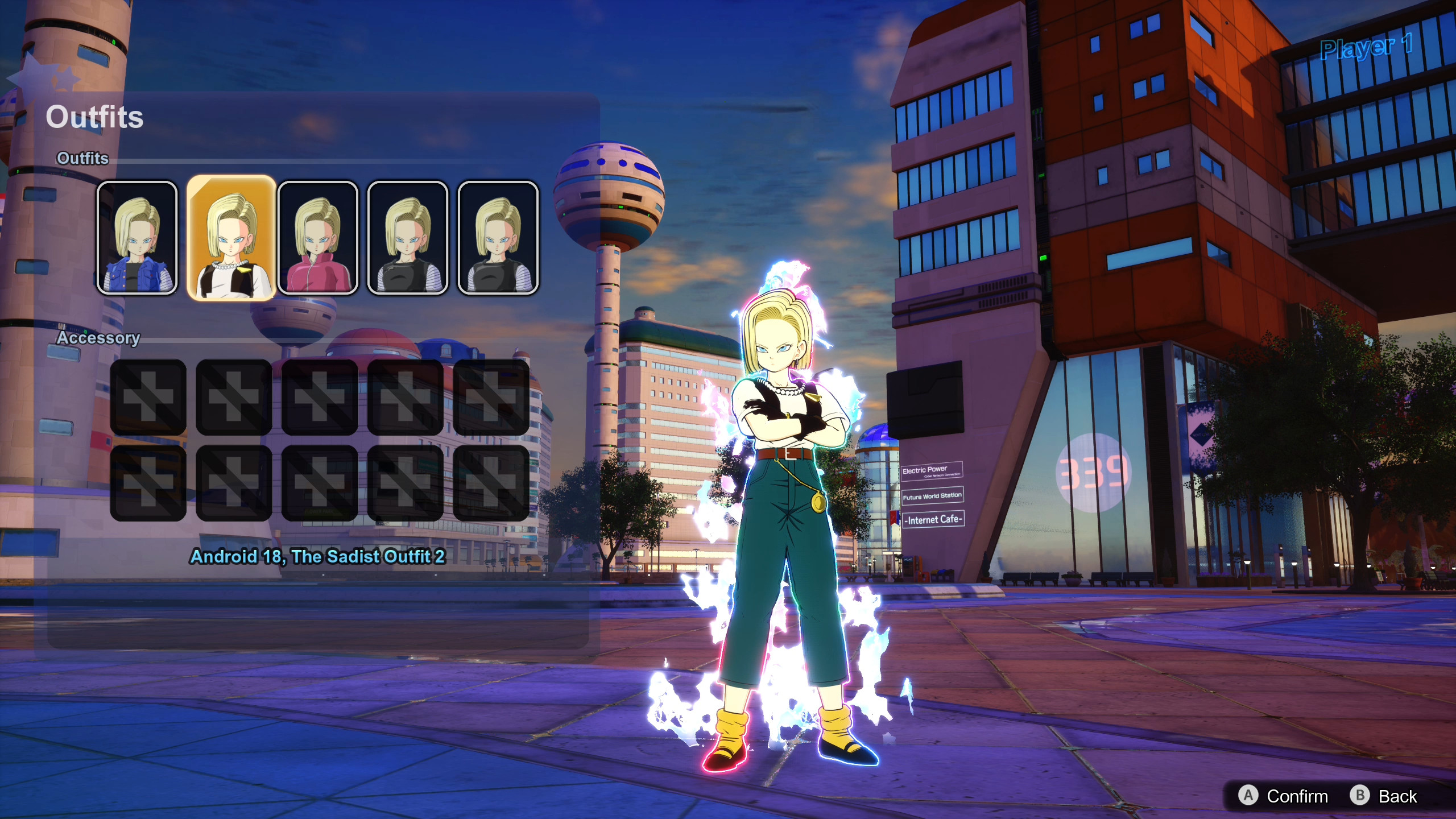
Task: Select the blue vest Android 18 outfit thumbnail
Action: (x=138, y=238)
